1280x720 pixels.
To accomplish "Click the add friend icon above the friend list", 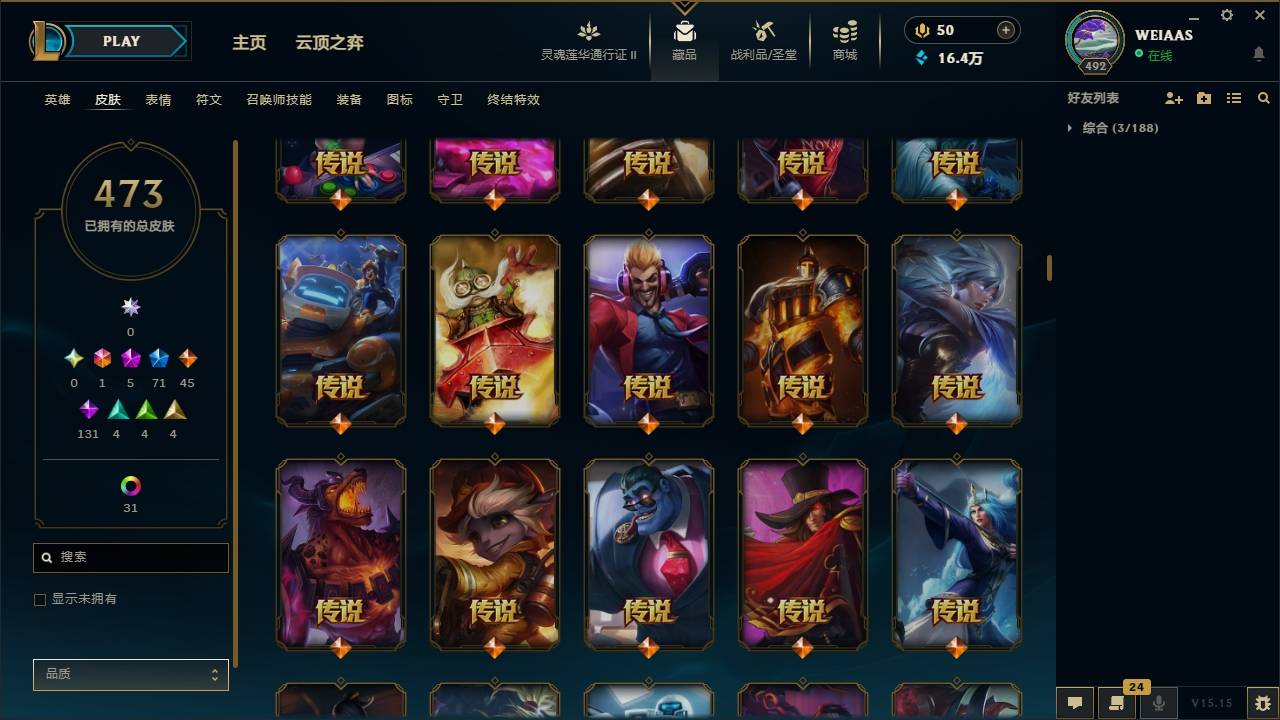I will click(x=1171, y=98).
